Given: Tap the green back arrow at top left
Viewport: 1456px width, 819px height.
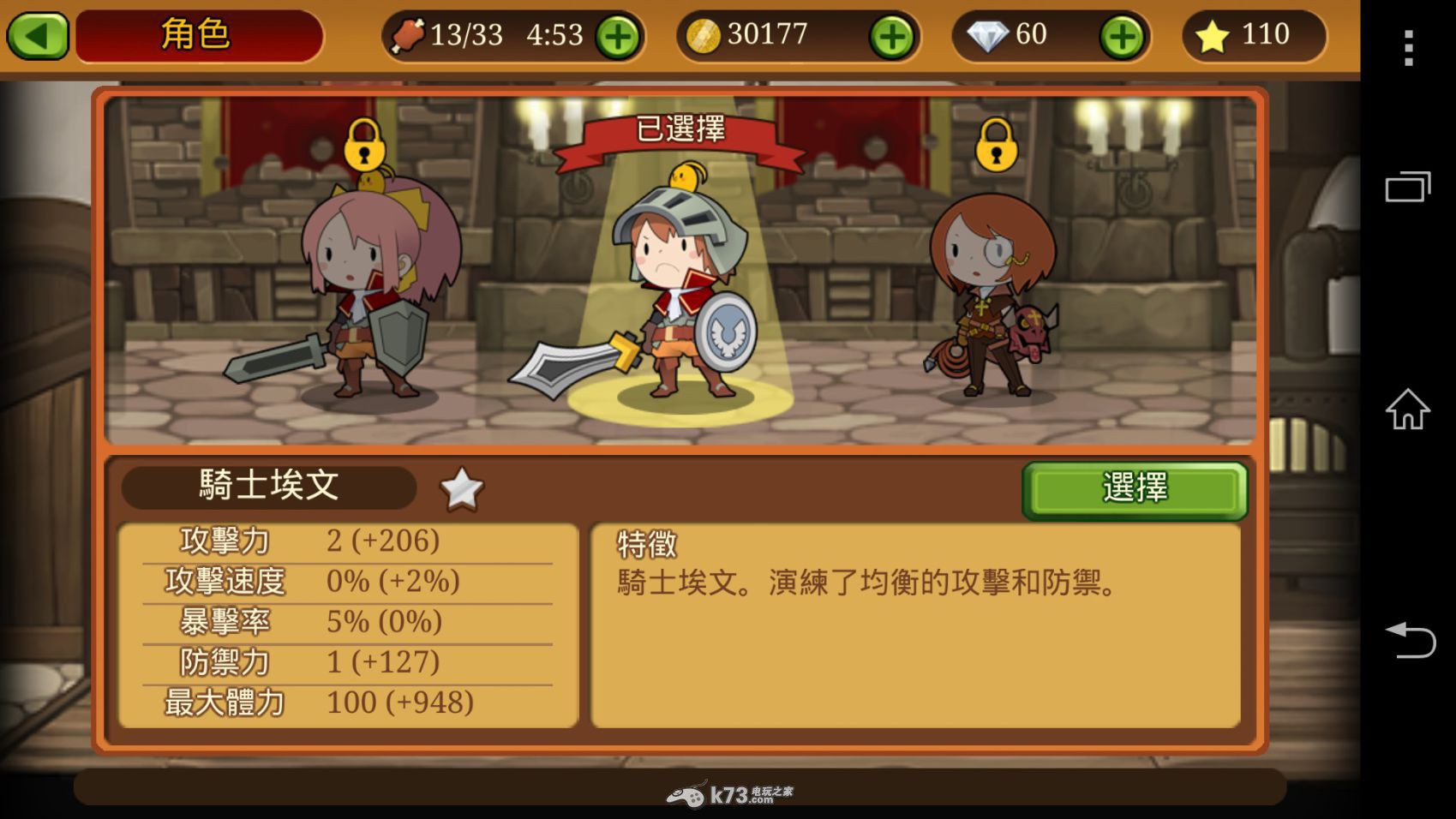Looking at the screenshot, I should click(37, 35).
